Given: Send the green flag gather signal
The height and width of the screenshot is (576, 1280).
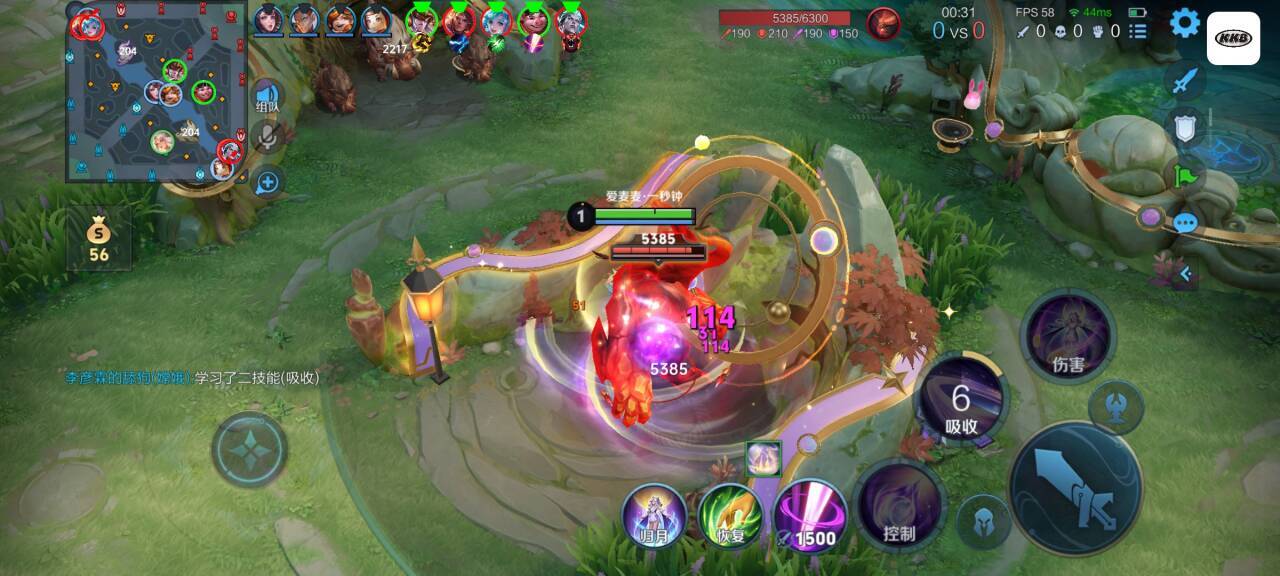Looking at the screenshot, I should pos(1185,176).
